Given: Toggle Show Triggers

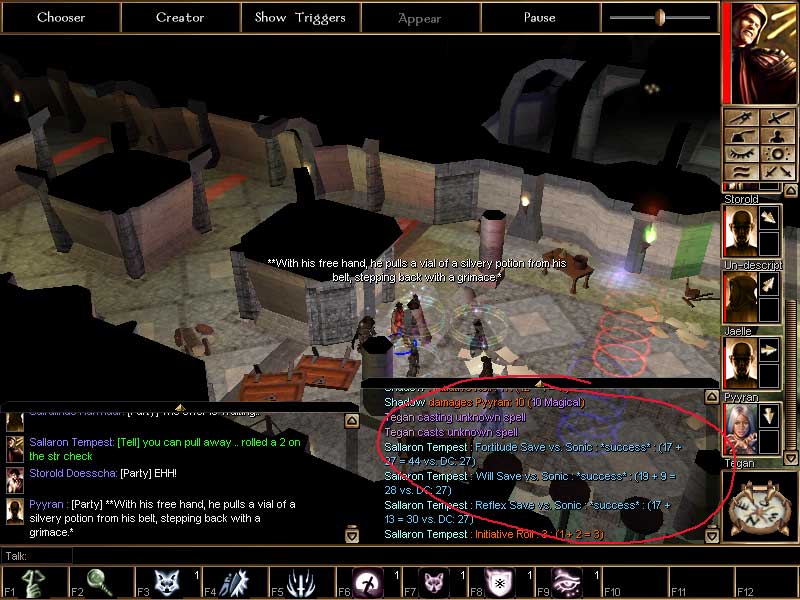Looking at the screenshot, I should 300,17.
